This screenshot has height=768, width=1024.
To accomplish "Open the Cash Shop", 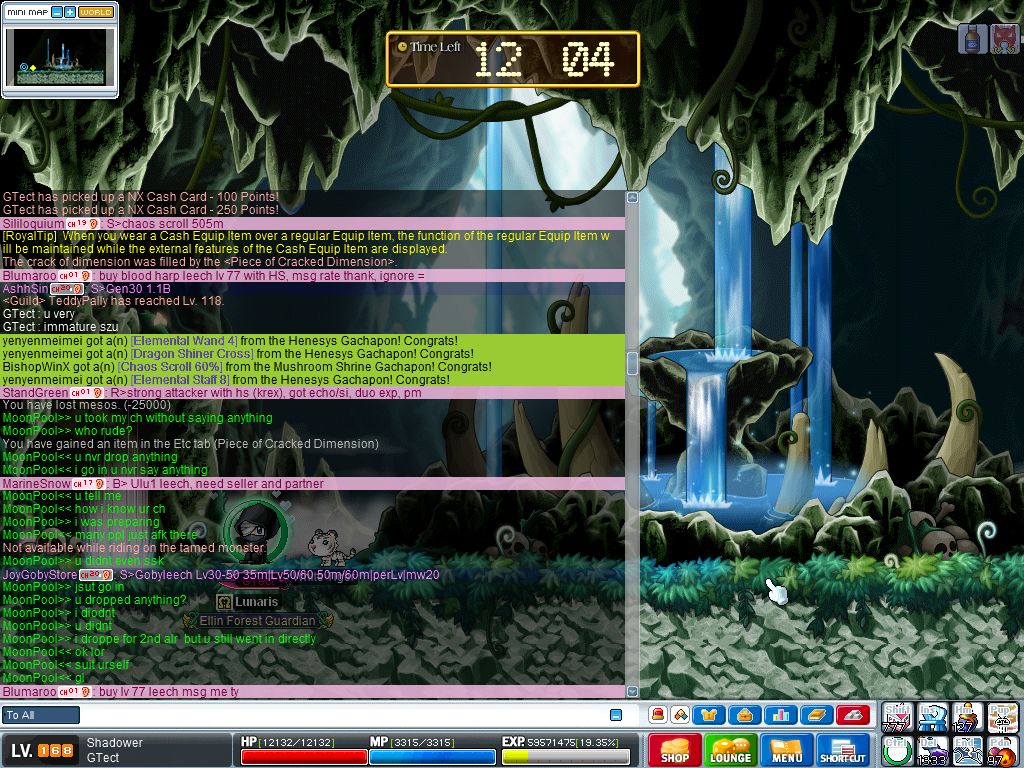I will click(674, 750).
